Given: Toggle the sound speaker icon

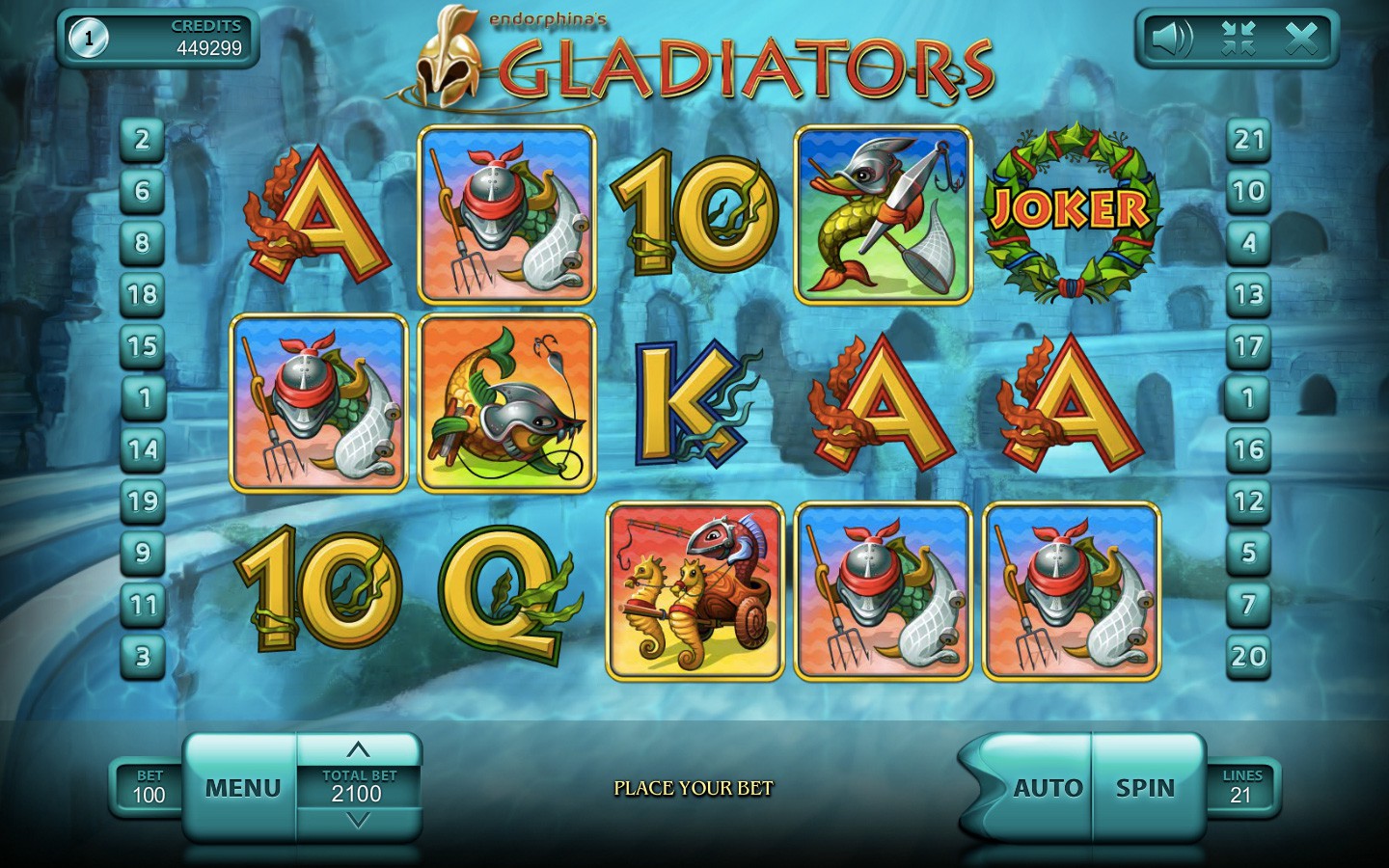Looking at the screenshot, I should (1171, 39).
